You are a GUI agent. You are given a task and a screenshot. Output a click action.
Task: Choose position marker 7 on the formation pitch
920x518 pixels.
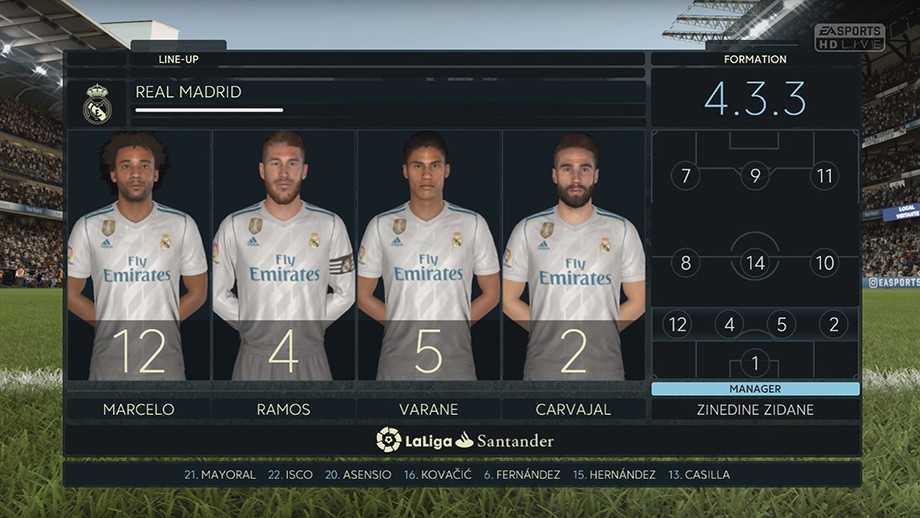[x=685, y=177]
